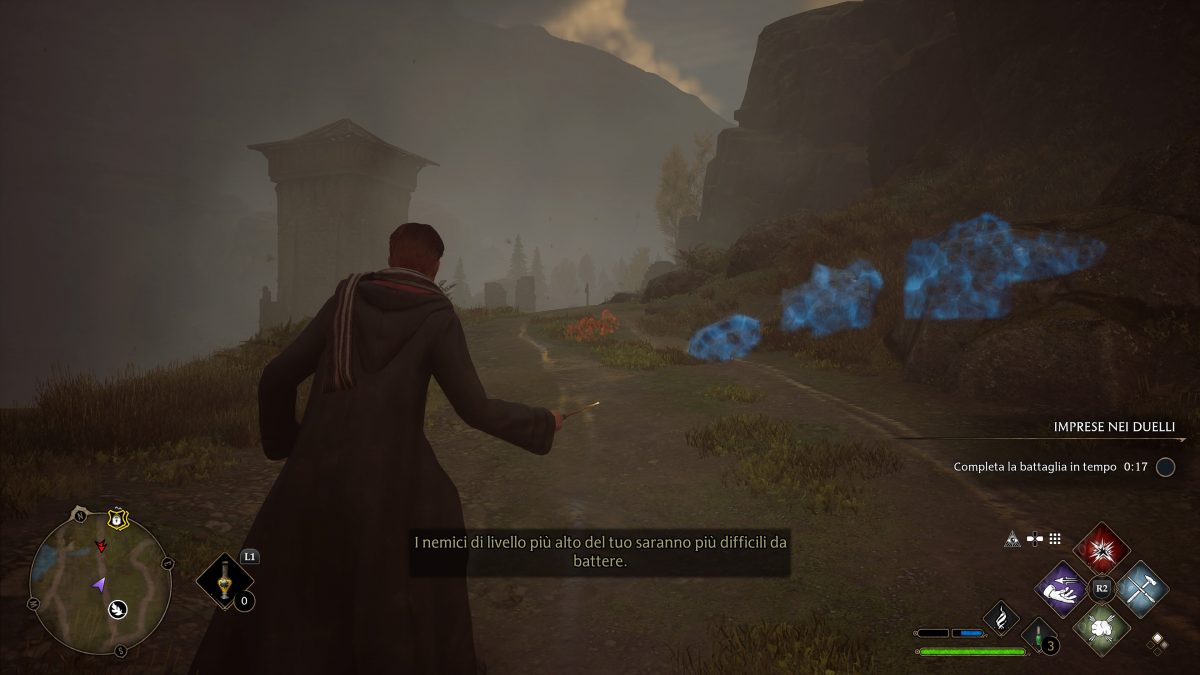The width and height of the screenshot is (1200, 675).
Task: Use the green fist spell slot
Action: pyautogui.click(x=1102, y=628)
